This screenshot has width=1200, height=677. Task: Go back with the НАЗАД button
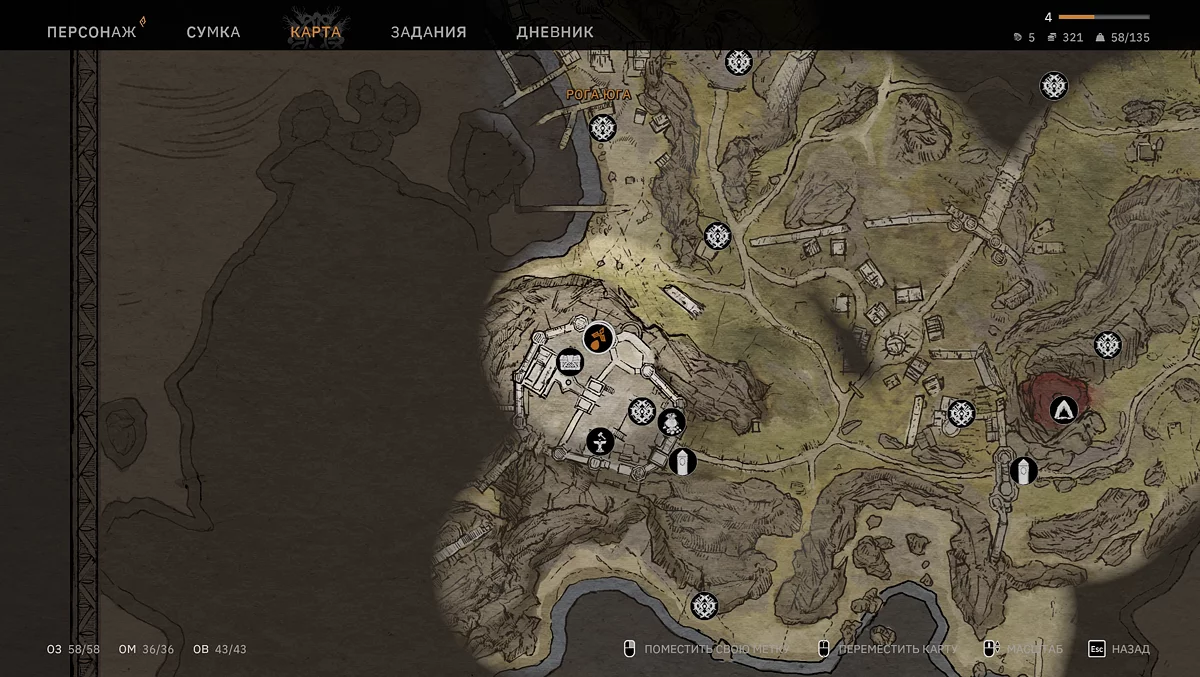pos(1119,649)
